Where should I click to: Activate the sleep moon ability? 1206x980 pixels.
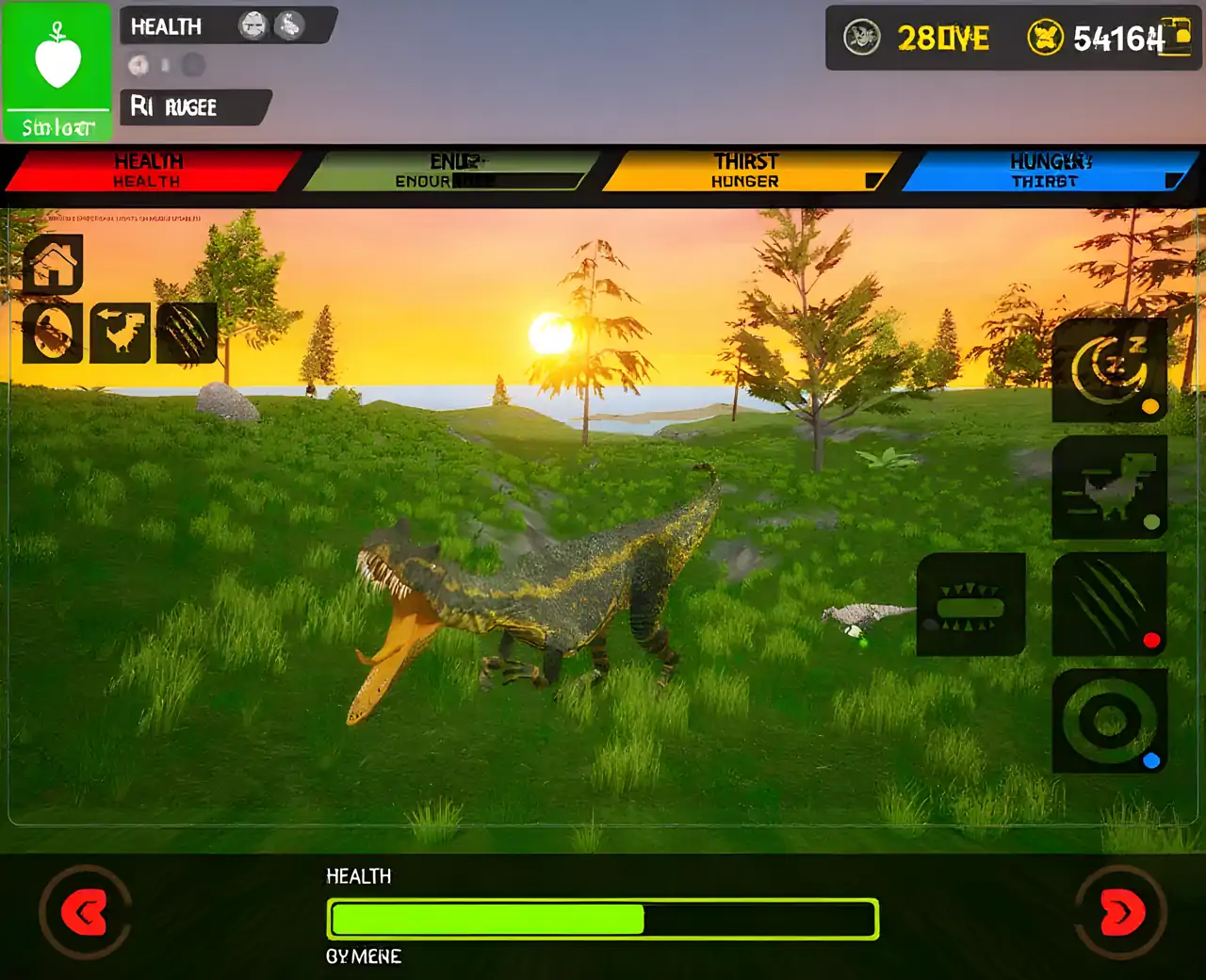click(x=1110, y=370)
